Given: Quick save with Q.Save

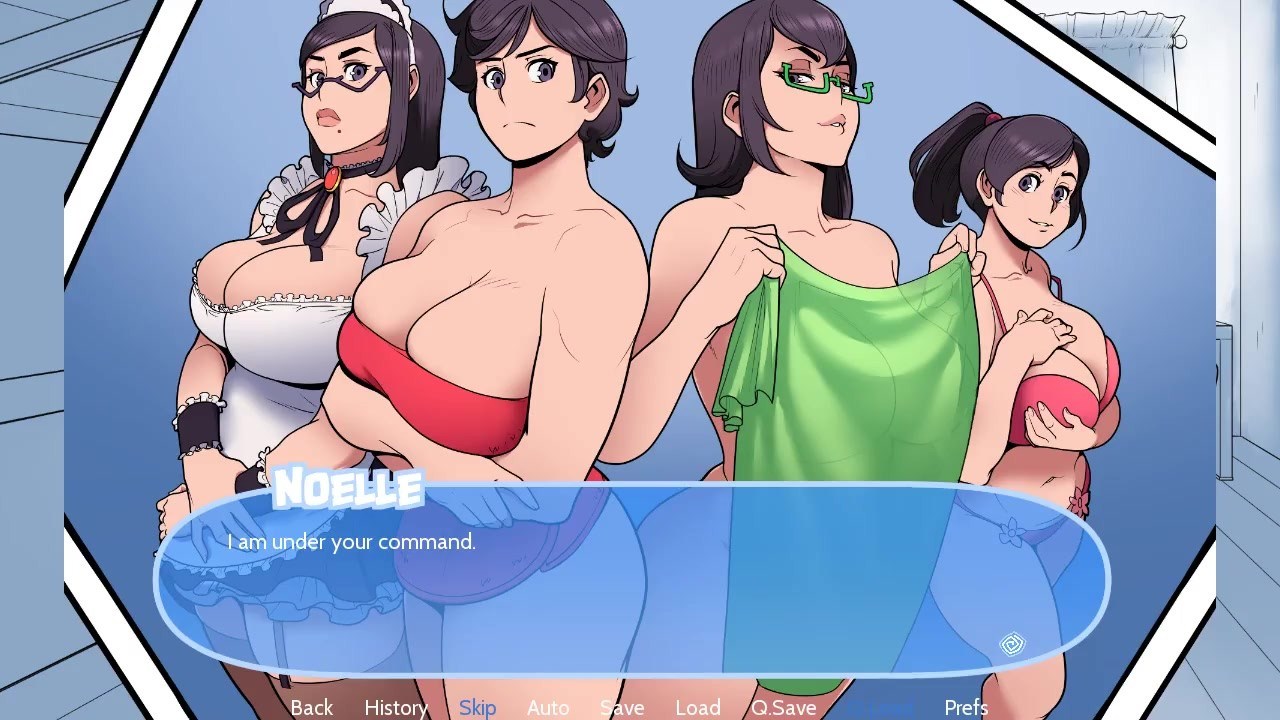Looking at the screenshot, I should coord(784,707).
